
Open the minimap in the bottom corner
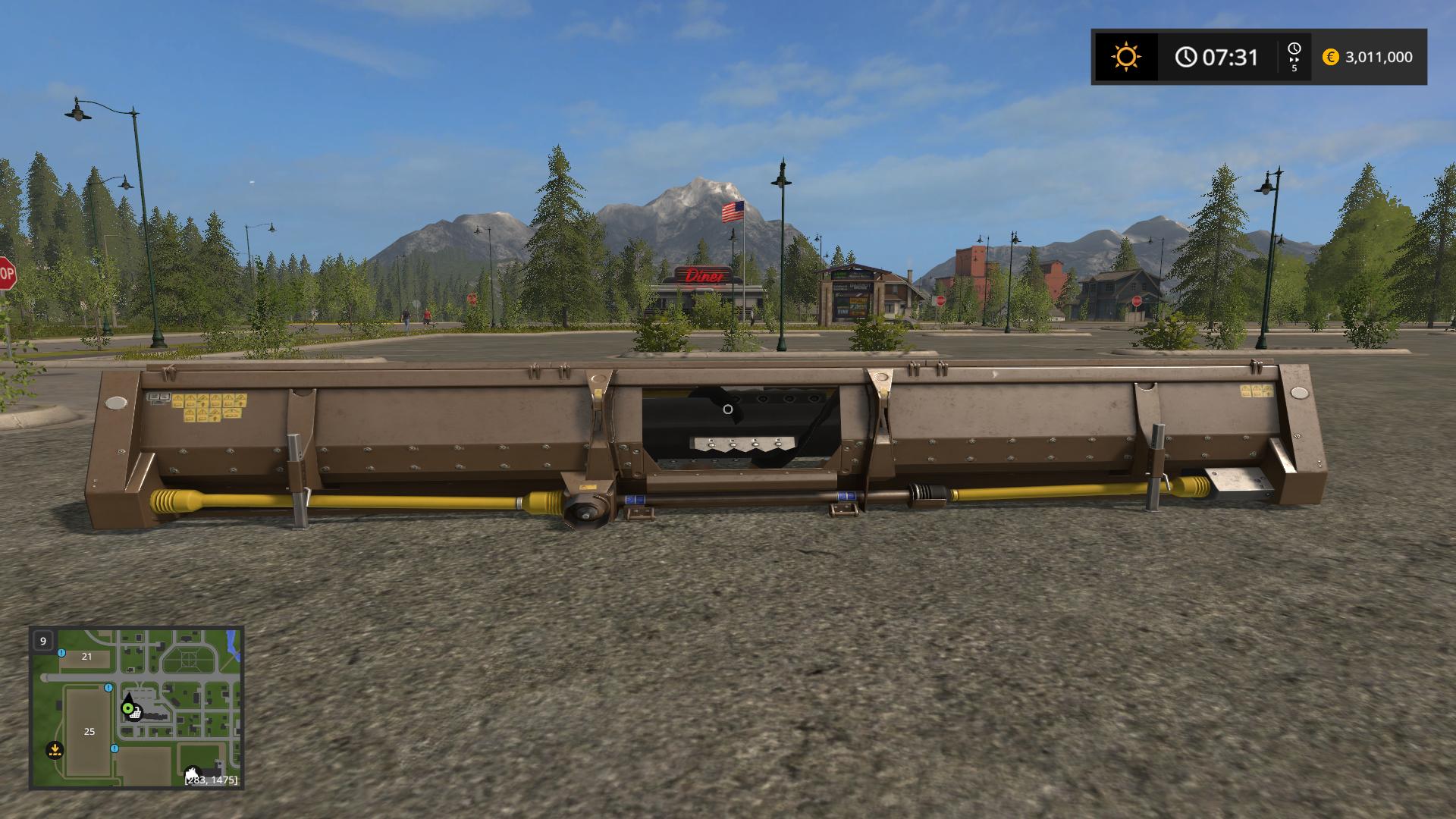pos(136,708)
